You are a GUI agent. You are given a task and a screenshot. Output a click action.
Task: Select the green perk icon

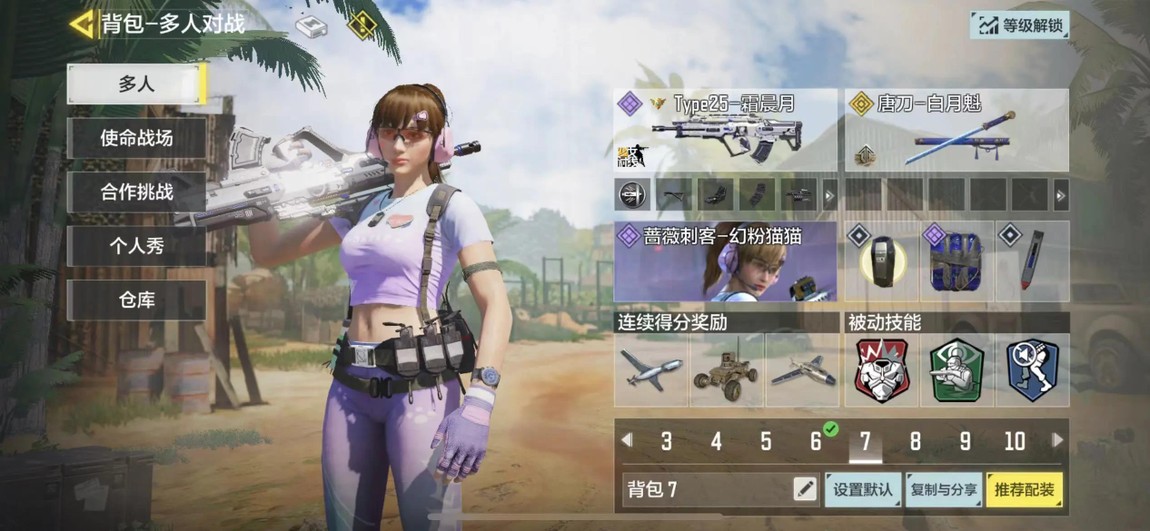(957, 369)
